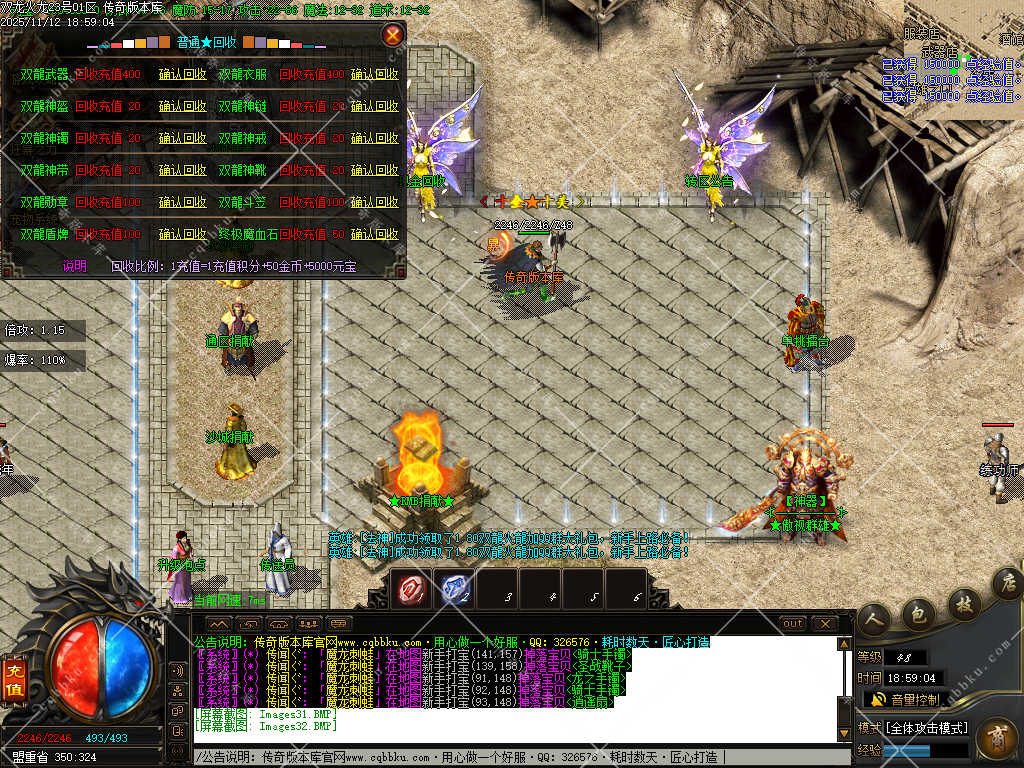Viewport: 1024px width, 768px height.
Task: Use the red potion in hotbar slot 1
Action: 410,589
